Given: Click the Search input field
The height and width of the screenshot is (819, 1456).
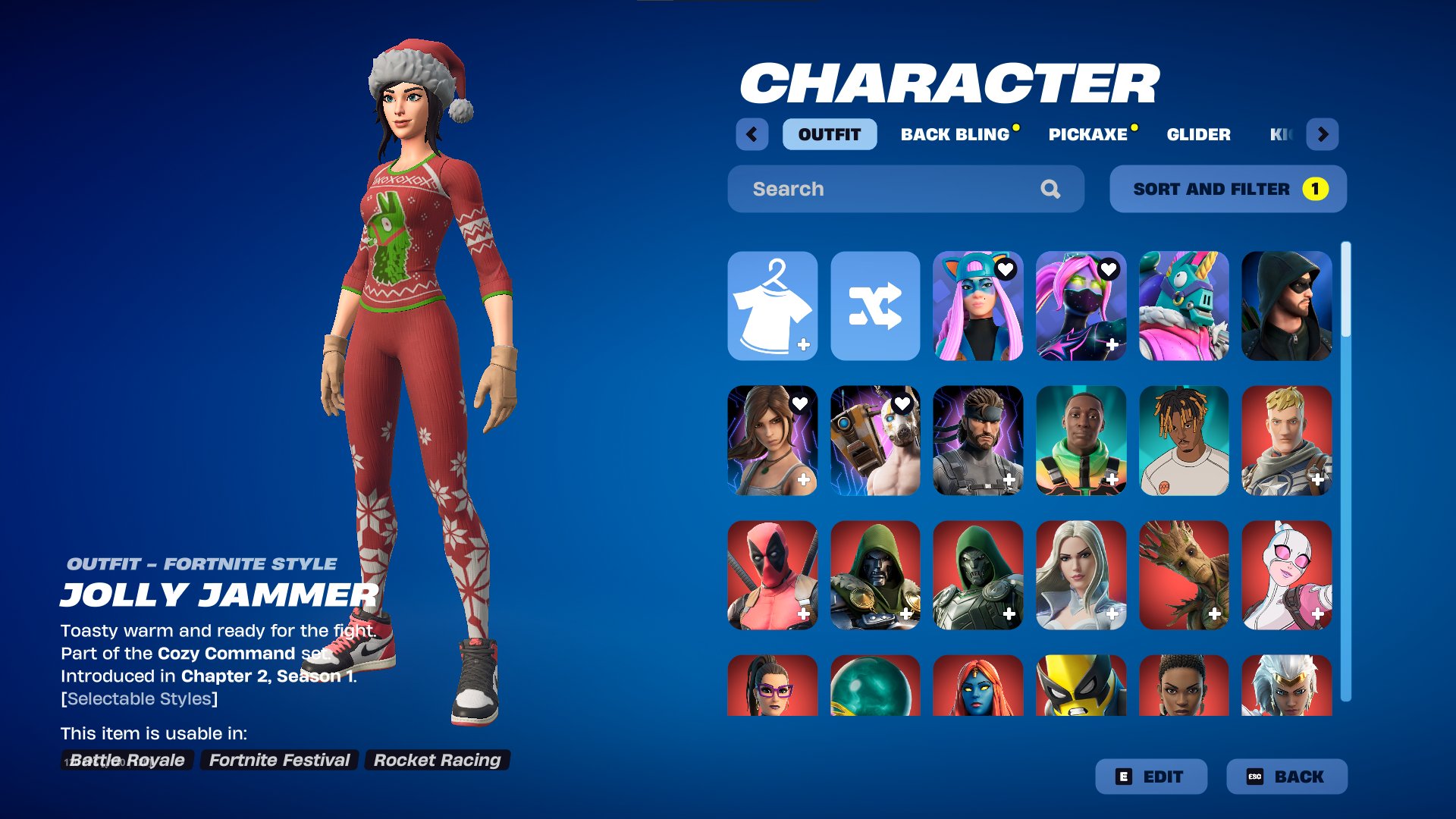Looking at the screenshot, I should [872, 189].
